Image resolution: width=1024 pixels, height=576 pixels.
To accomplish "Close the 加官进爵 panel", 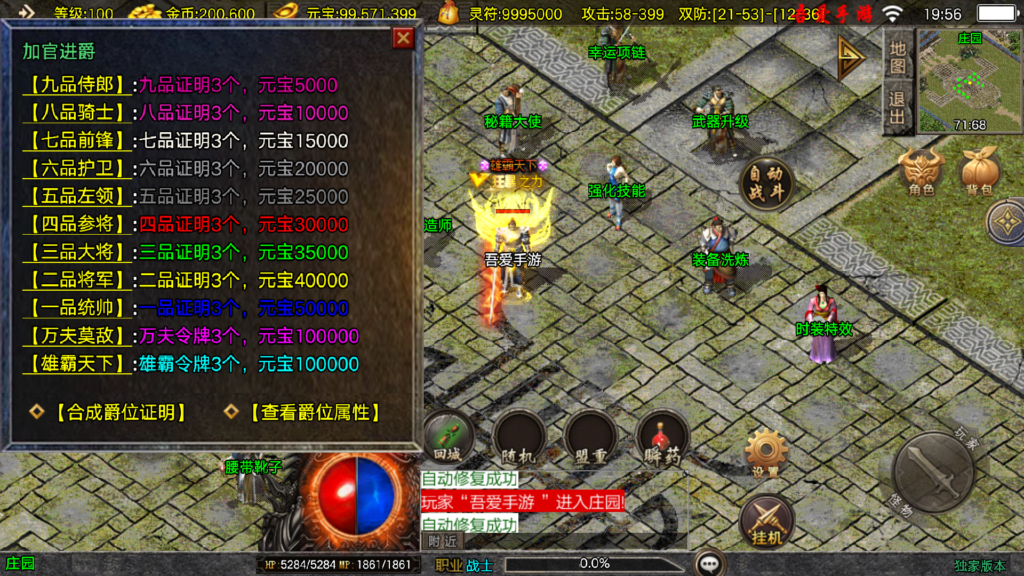I will pyautogui.click(x=403, y=38).
